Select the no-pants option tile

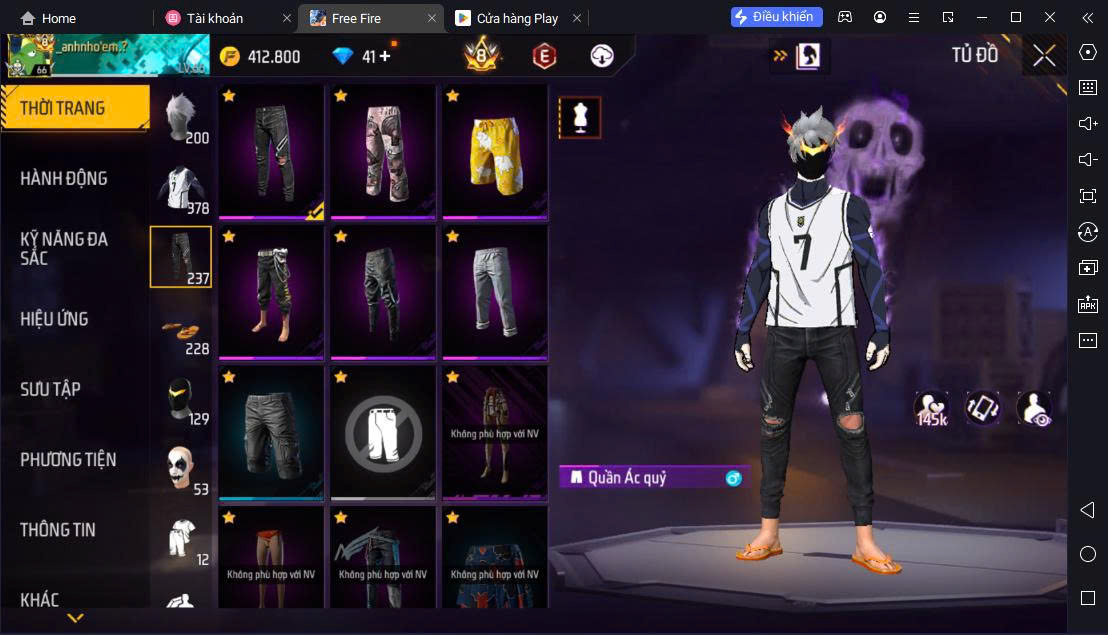click(382, 432)
